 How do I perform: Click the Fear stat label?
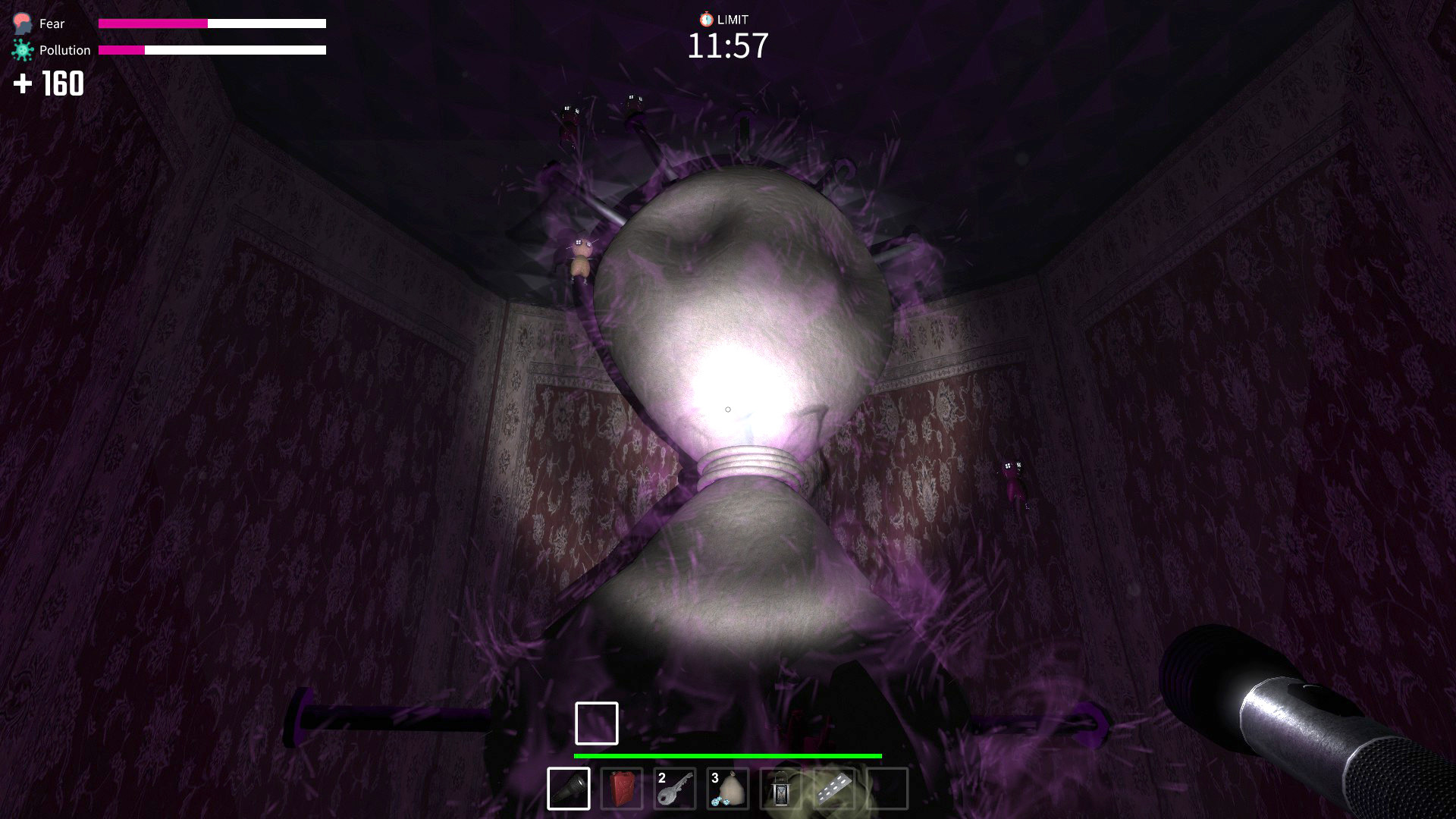point(51,24)
